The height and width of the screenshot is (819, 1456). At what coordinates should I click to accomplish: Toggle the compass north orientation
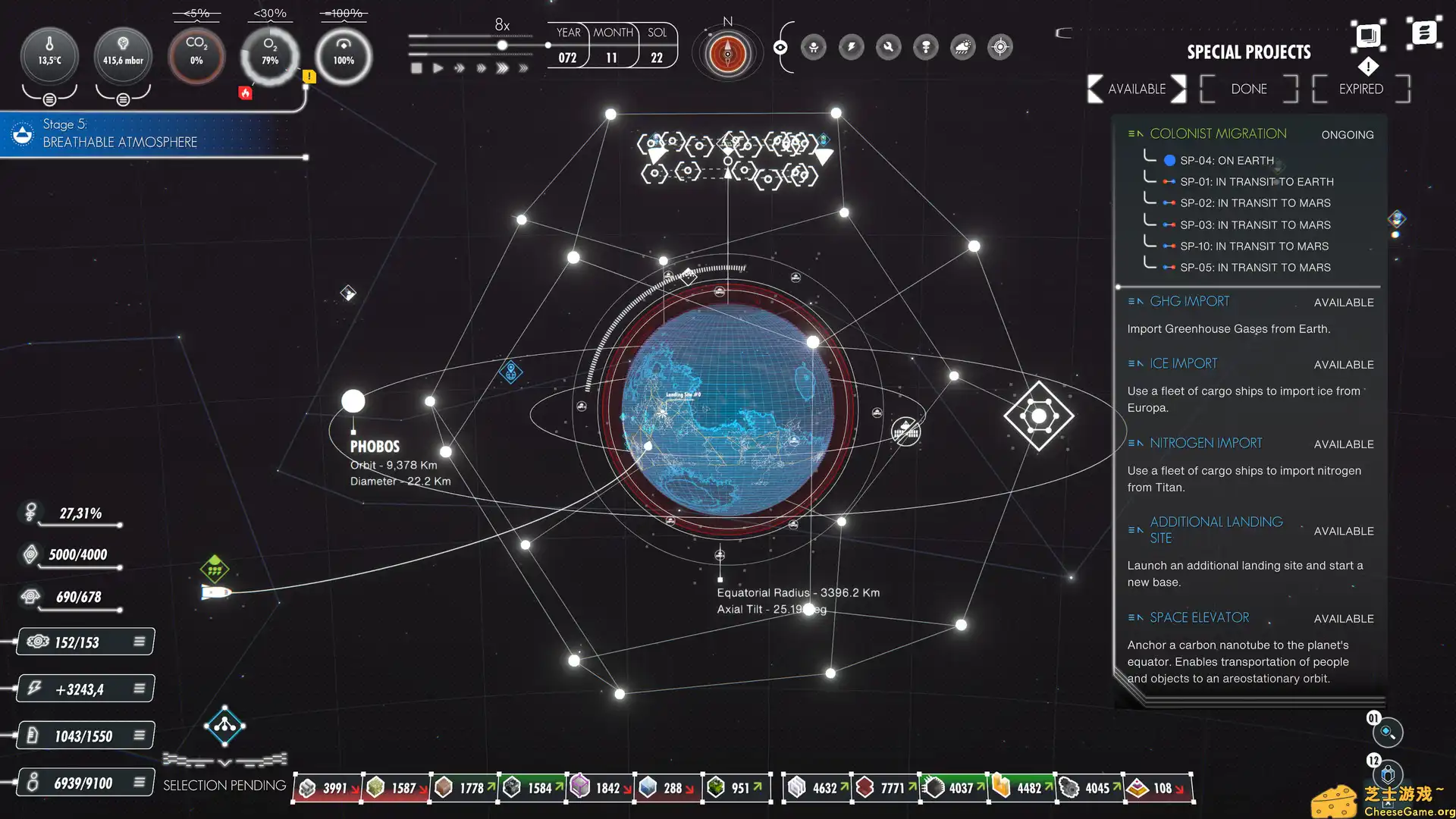[727, 53]
